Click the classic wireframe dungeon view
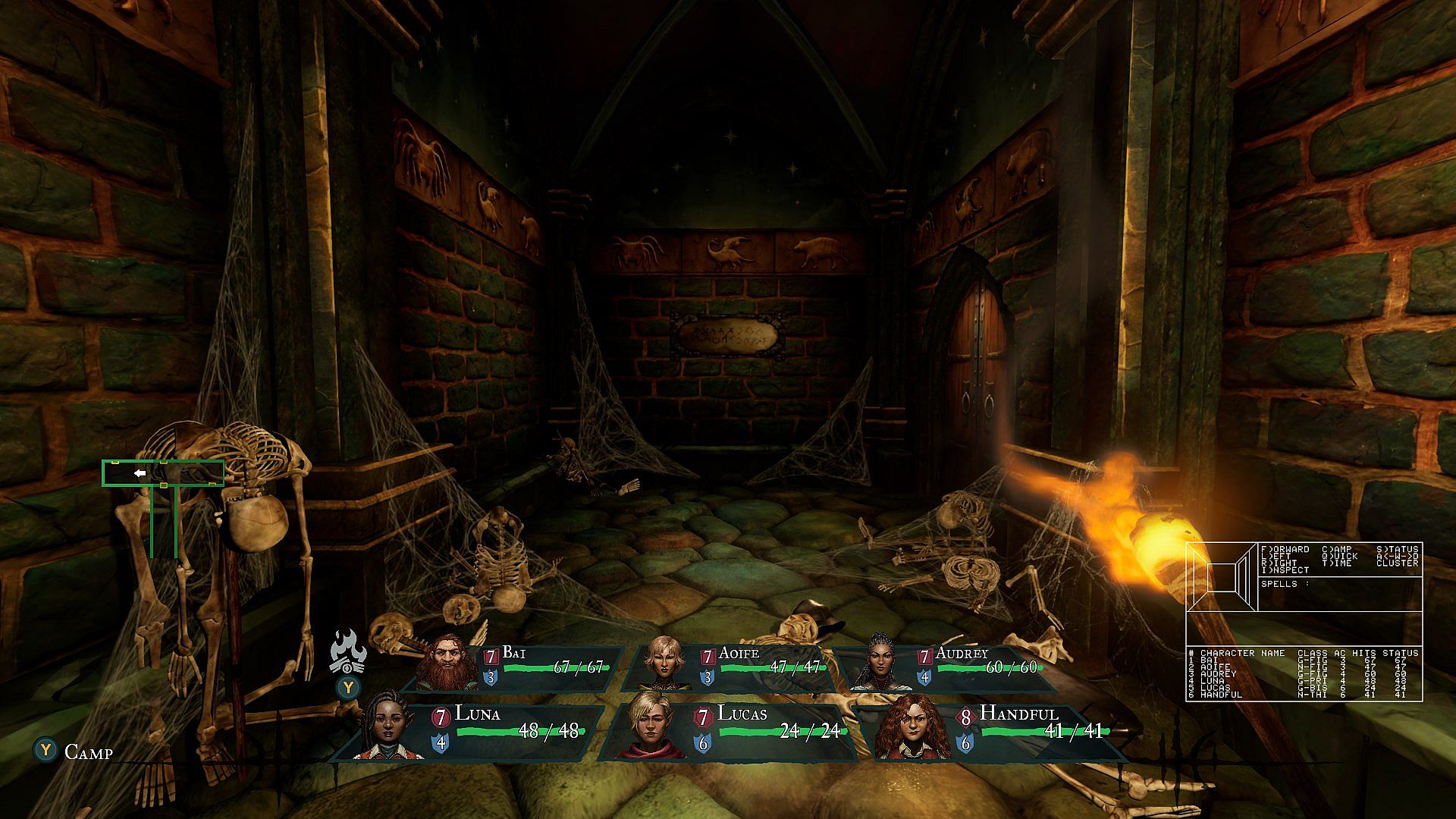This screenshot has width=1456, height=819. click(1222, 577)
